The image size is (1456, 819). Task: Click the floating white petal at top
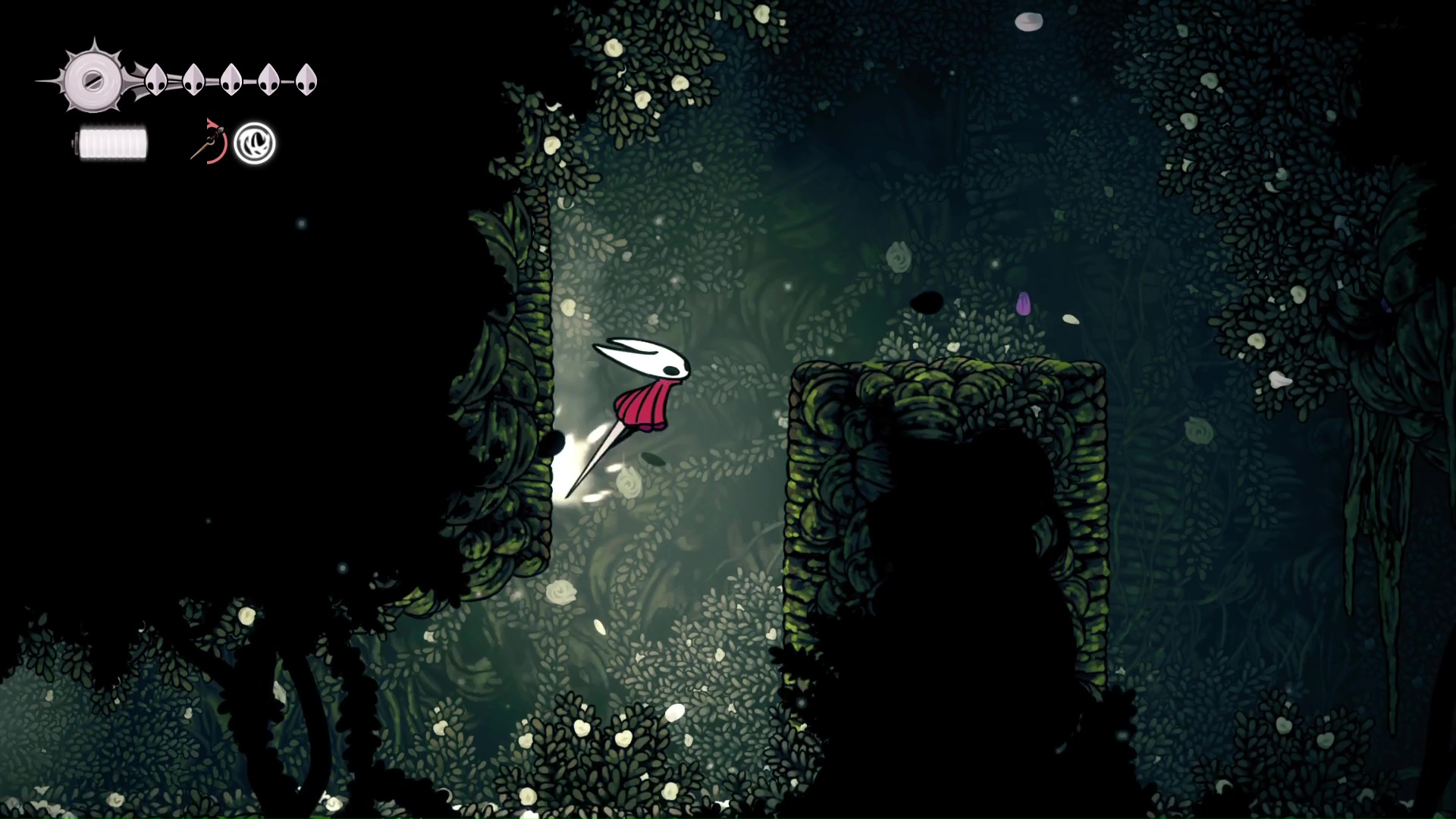1029,20
